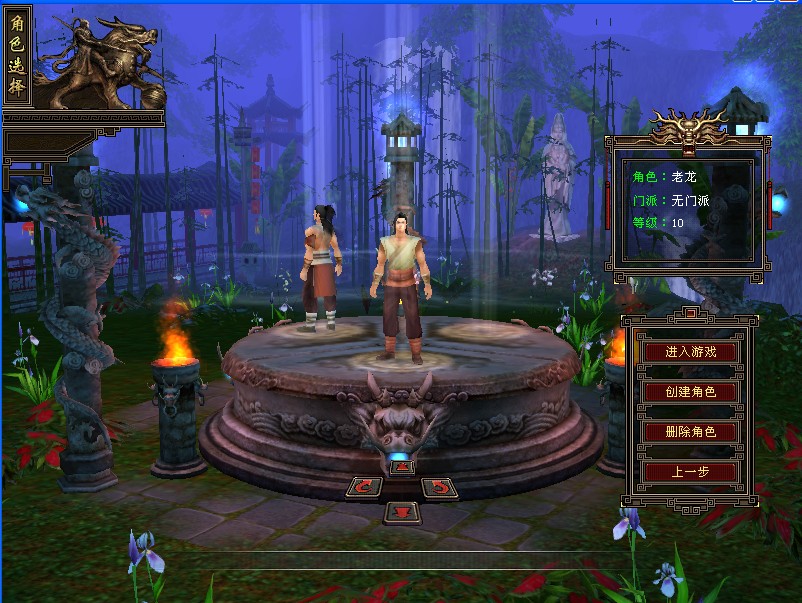
Task: Click the red up arrow pad
Action: 401,466
